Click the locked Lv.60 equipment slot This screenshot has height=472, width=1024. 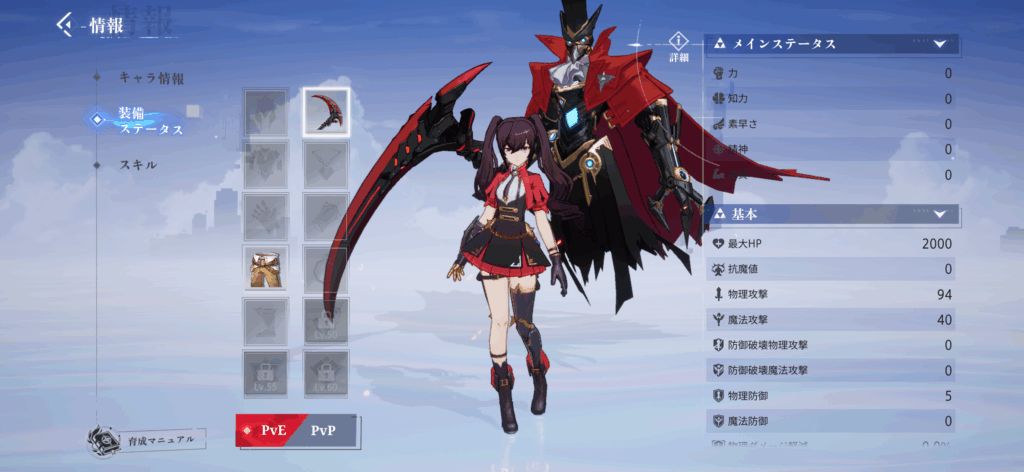click(x=326, y=372)
